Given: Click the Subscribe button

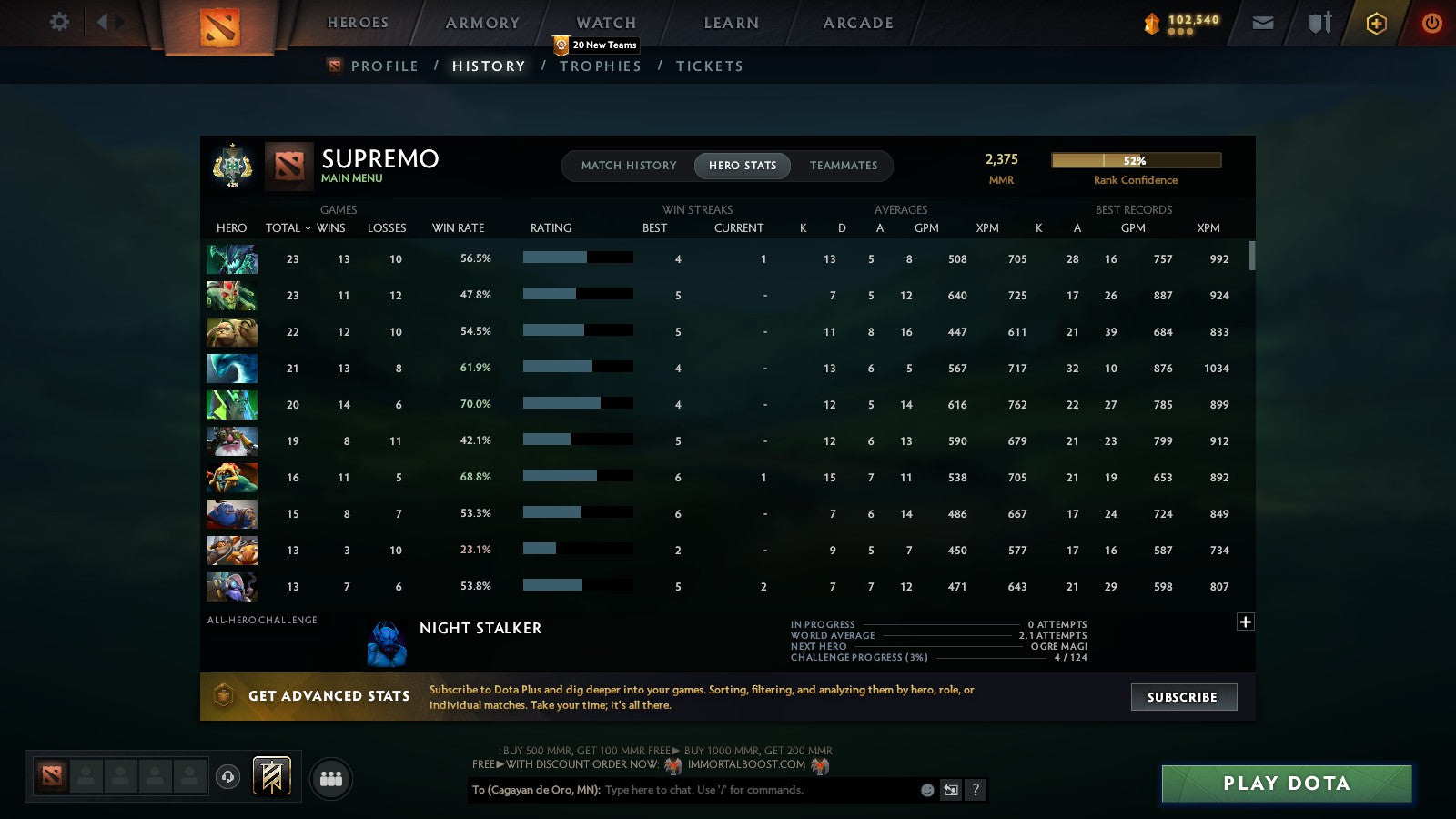Looking at the screenshot, I should pyautogui.click(x=1183, y=697).
